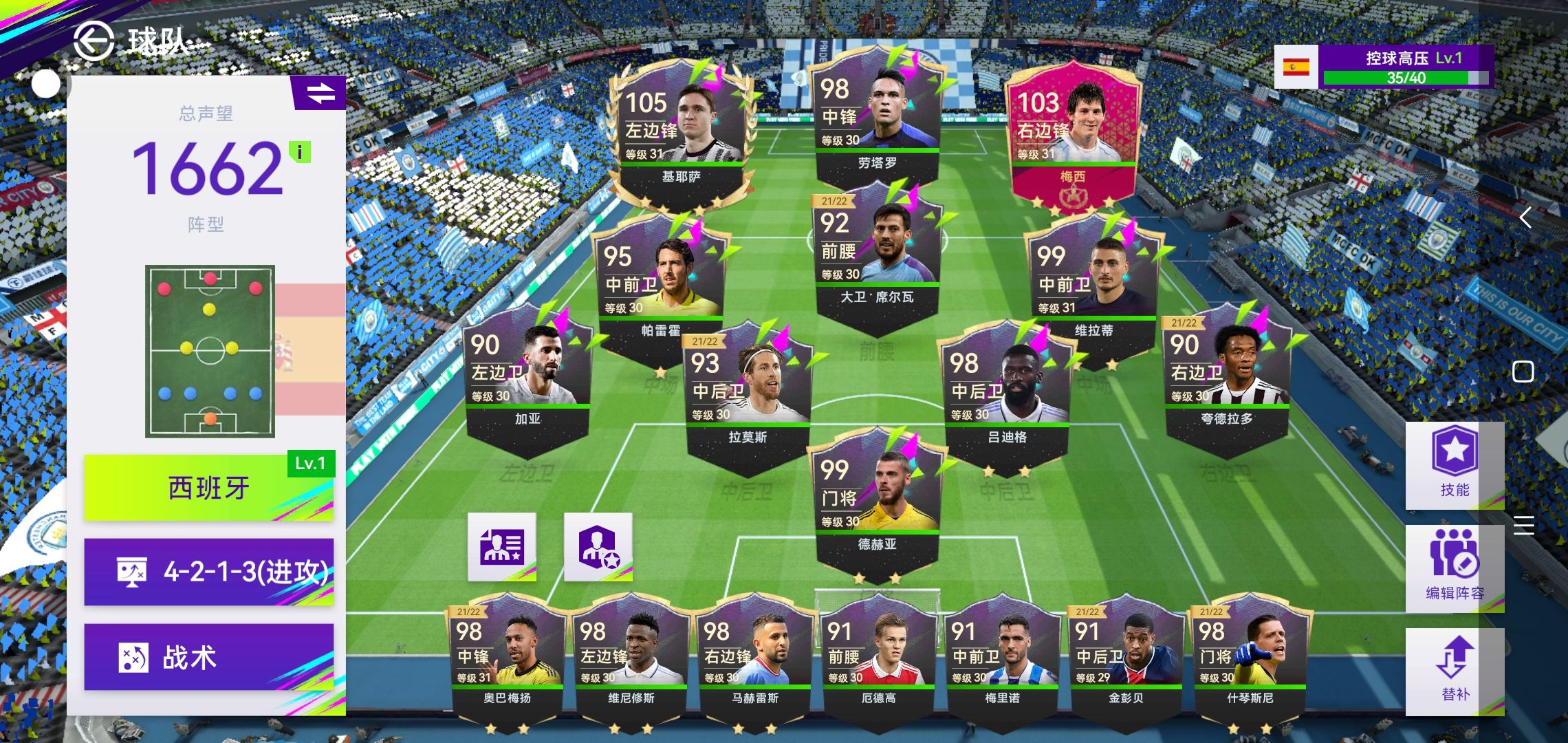Open the 替补 substitutes panel
1568x743 pixels.
pos(1454,671)
